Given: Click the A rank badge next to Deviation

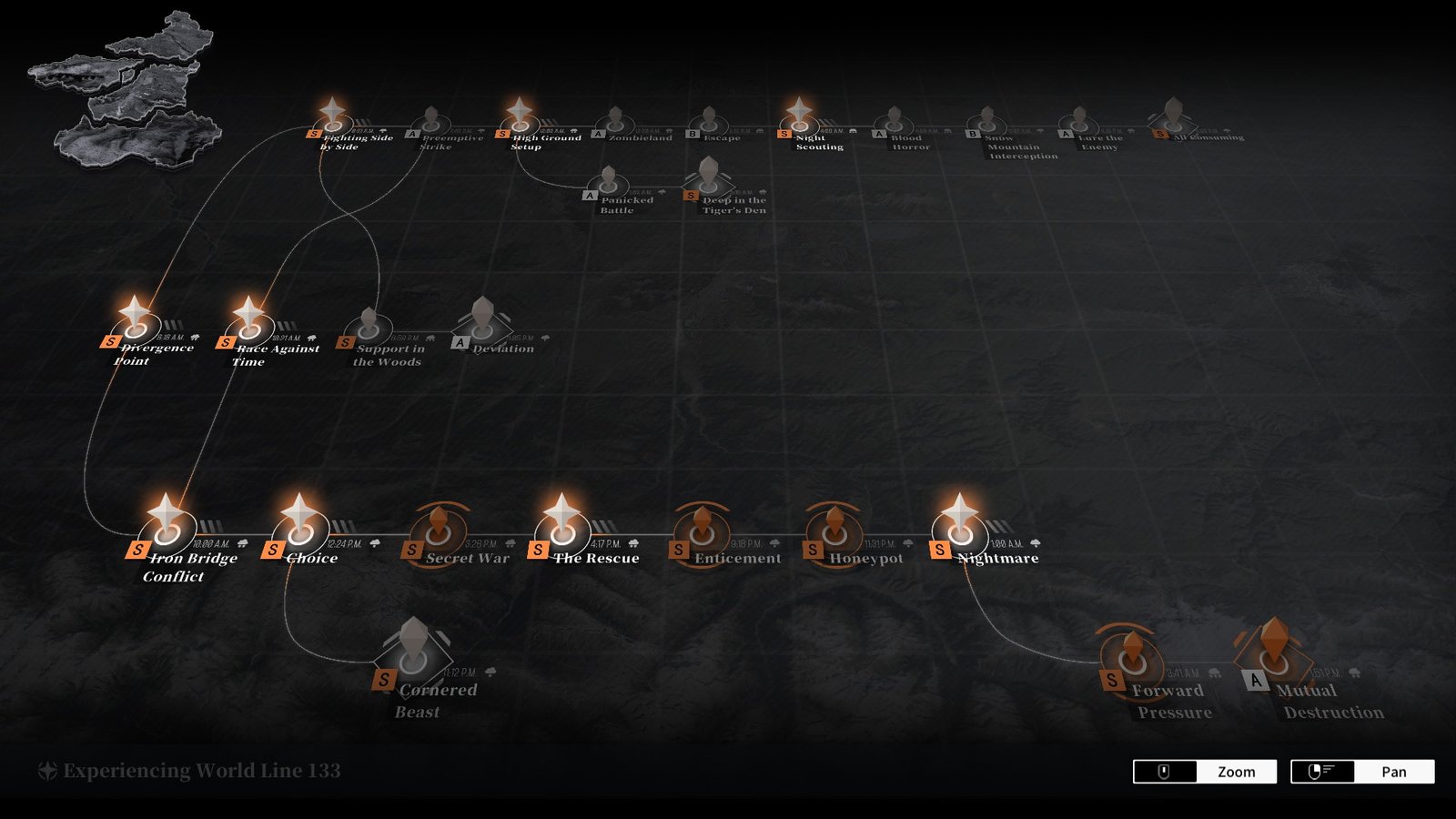Looking at the screenshot, I should [459, 342].
